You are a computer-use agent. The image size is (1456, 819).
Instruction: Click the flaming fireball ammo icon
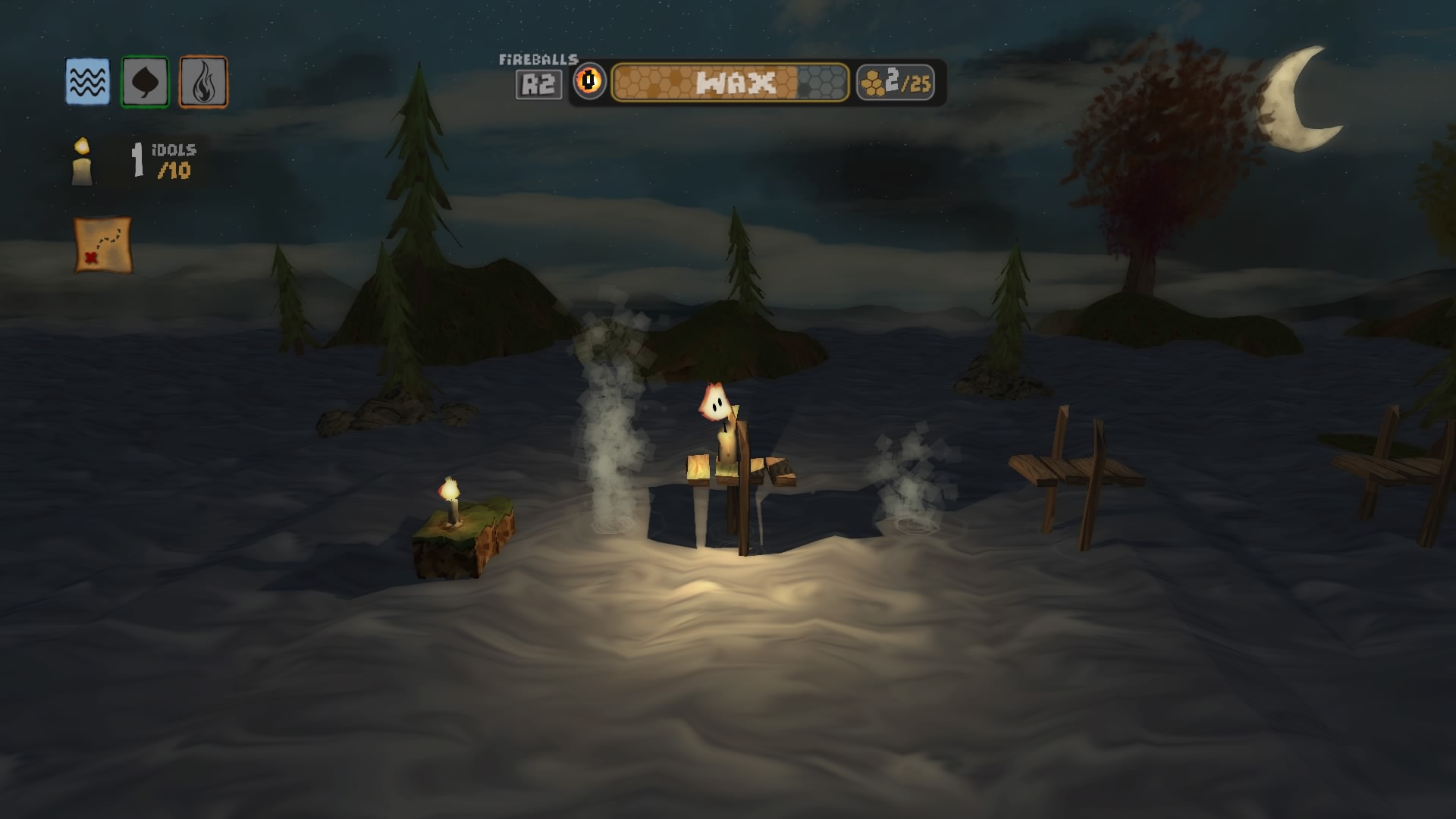pyautogui.click(x=589, y=83)
